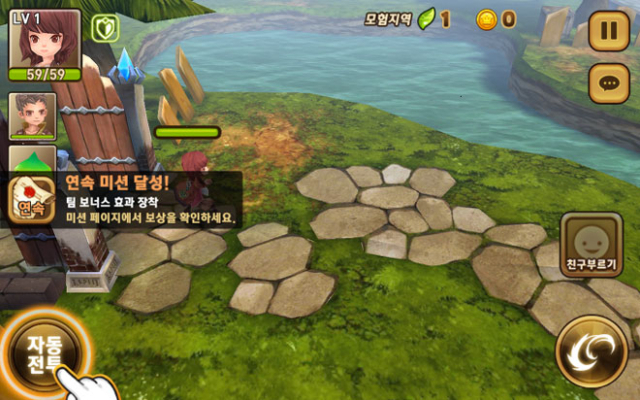This screenshot has width=640, height=400.
Task: Open the chat speech bubble button
Action: coord(608,82)
